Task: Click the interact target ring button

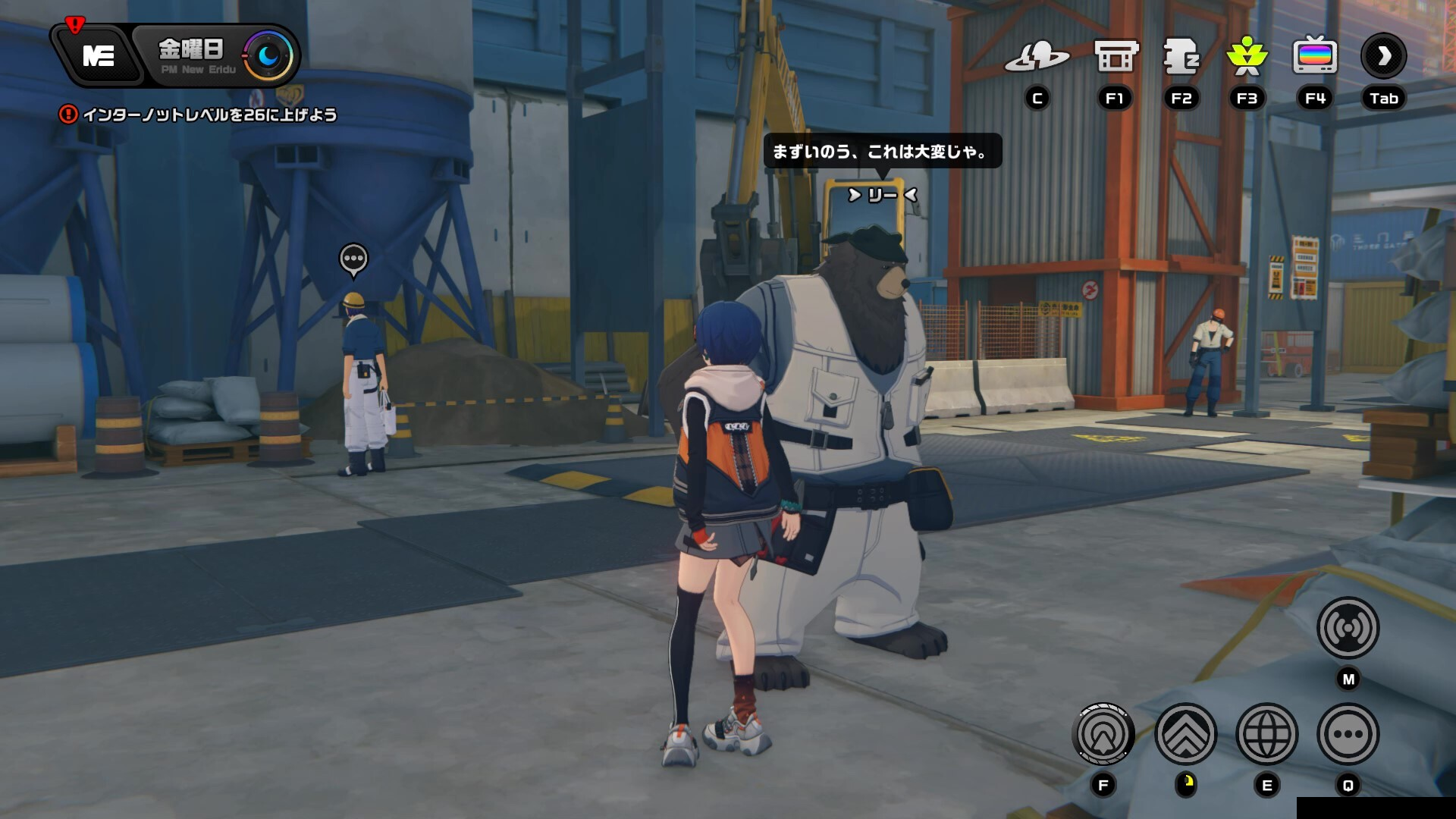Action: 1103,734
